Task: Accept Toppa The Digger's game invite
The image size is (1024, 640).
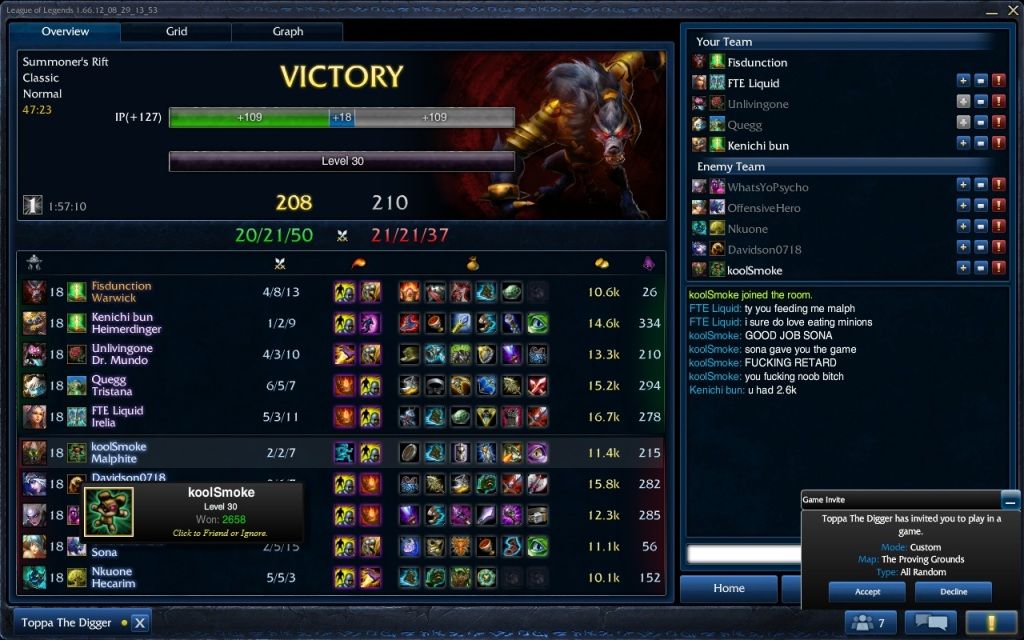Action: 867,592
